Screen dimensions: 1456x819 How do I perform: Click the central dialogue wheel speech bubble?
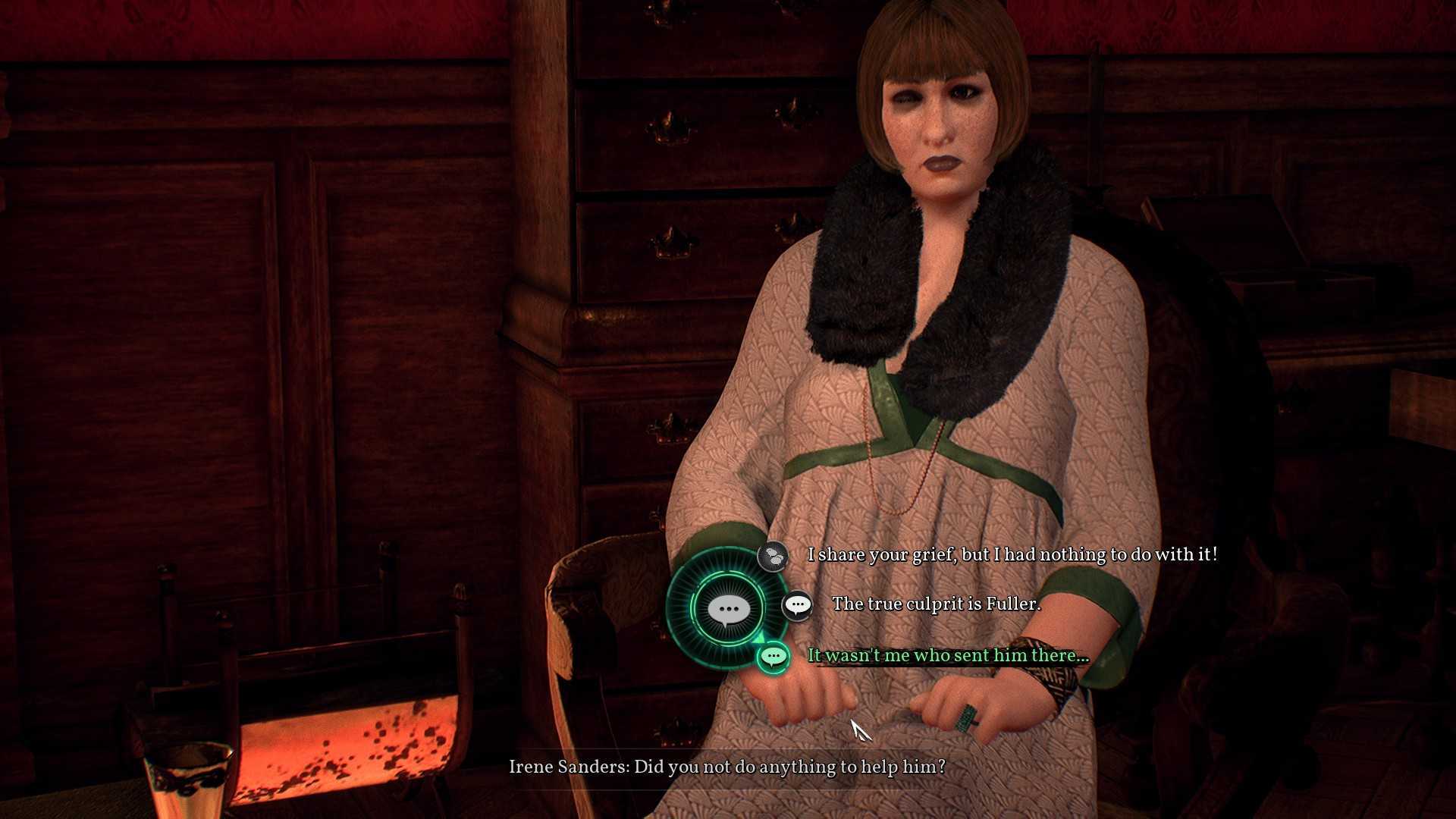728,609
